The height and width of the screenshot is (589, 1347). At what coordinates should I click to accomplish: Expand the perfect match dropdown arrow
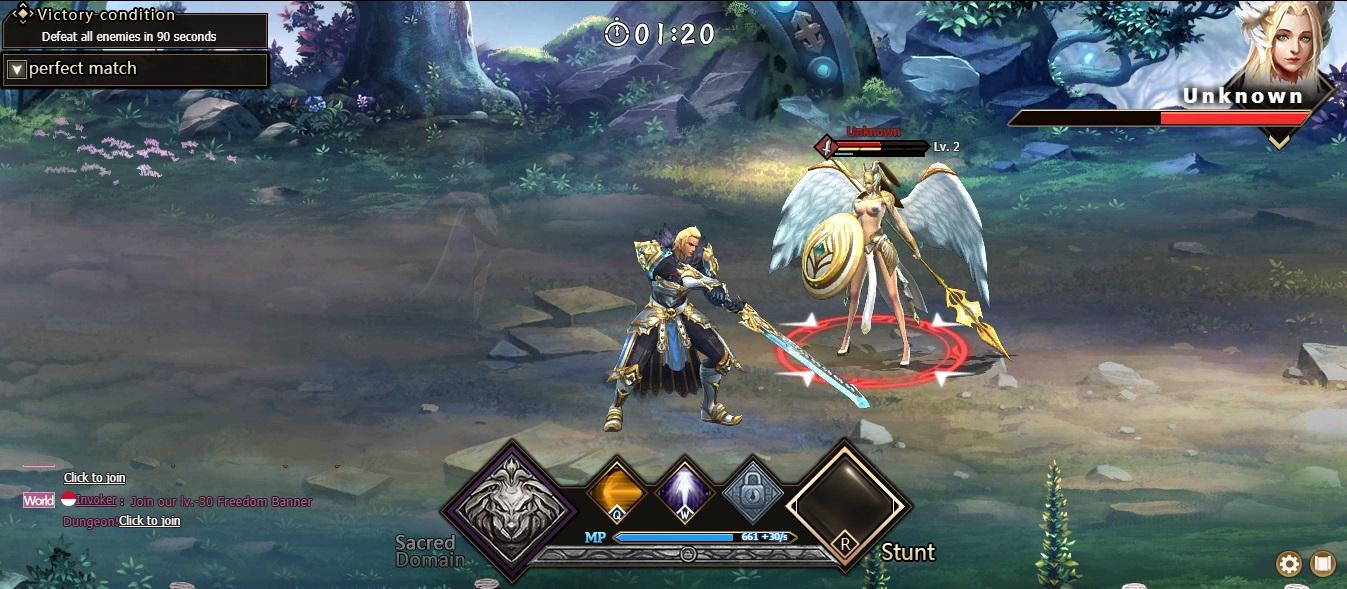(x=16, y=70)
